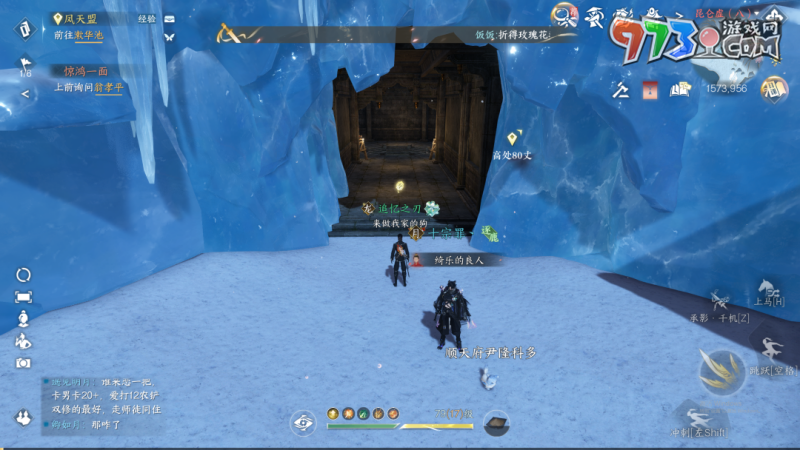Screen dimensions: 800x450
Task: Open the round golden icon beside 1573,956
Action: point(773,89)
